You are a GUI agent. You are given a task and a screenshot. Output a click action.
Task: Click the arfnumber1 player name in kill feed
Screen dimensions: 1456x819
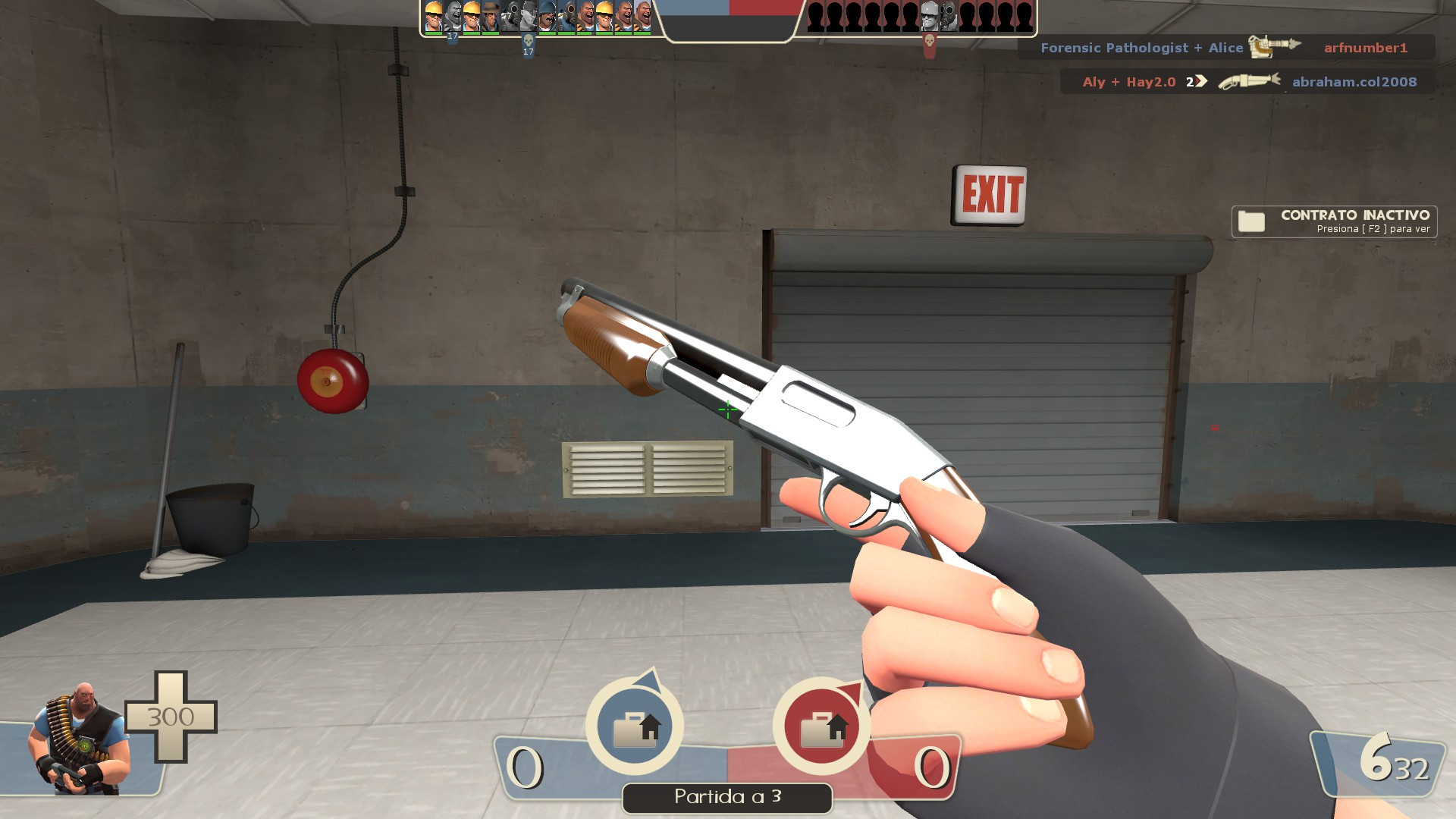[x=1365, y=48]
